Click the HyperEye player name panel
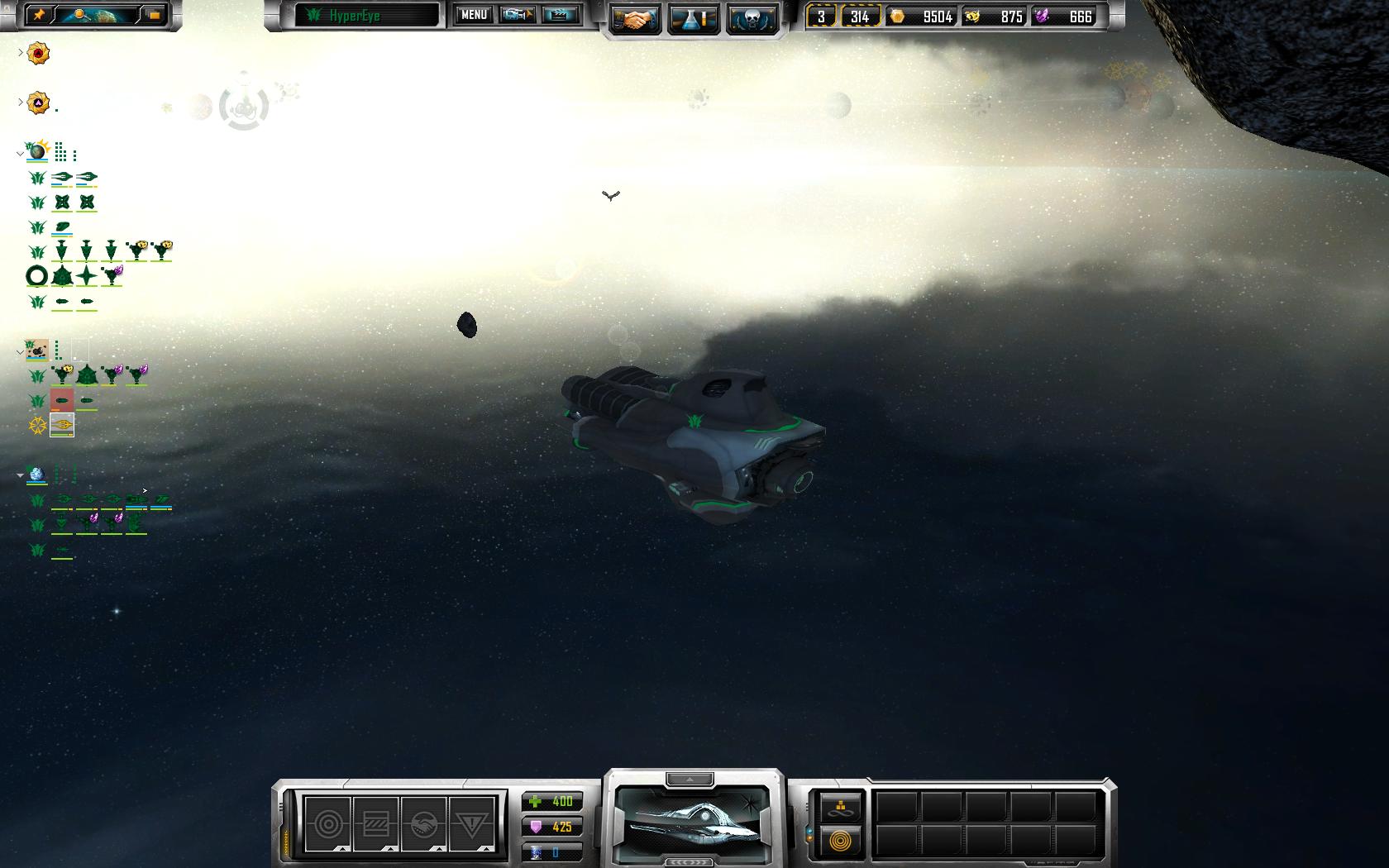The width and height of the screenshot is (1389, 868). pyautogui.click(x=367, y=16)
